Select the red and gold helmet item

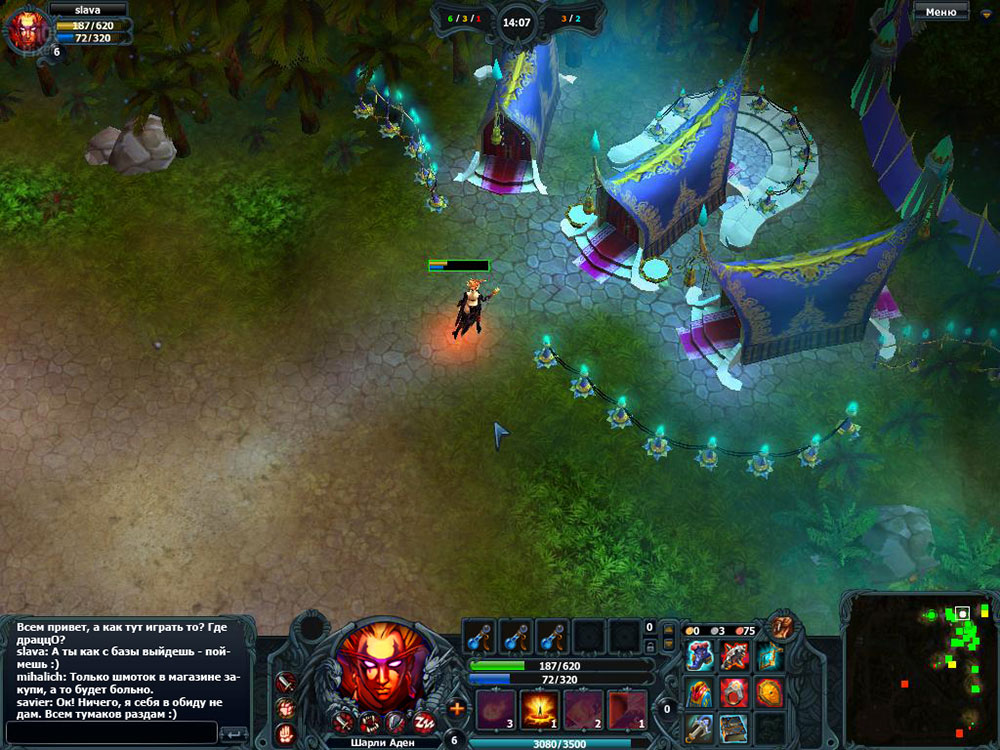pos(699,691)
